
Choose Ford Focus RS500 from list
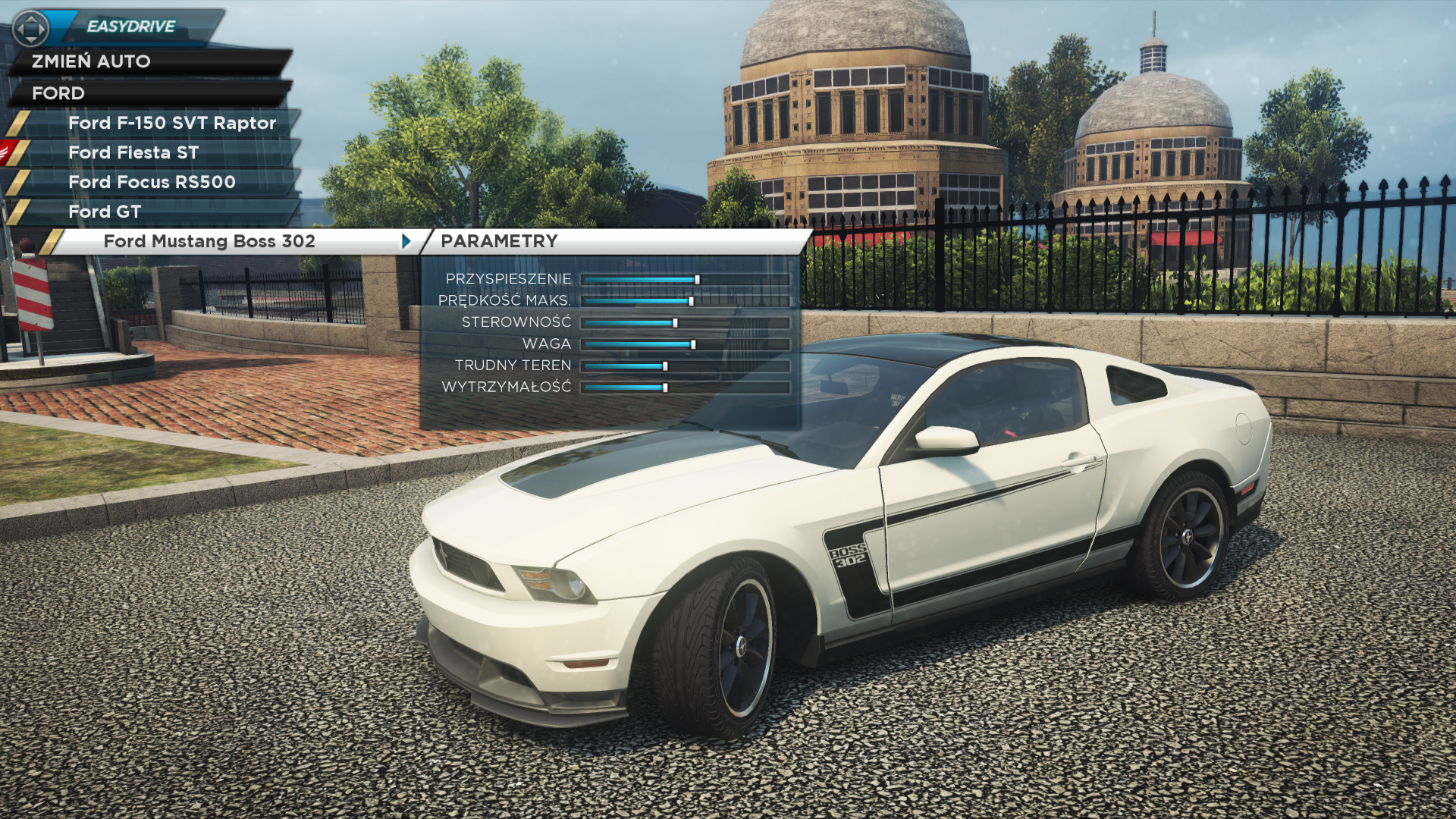pos(152,182)
